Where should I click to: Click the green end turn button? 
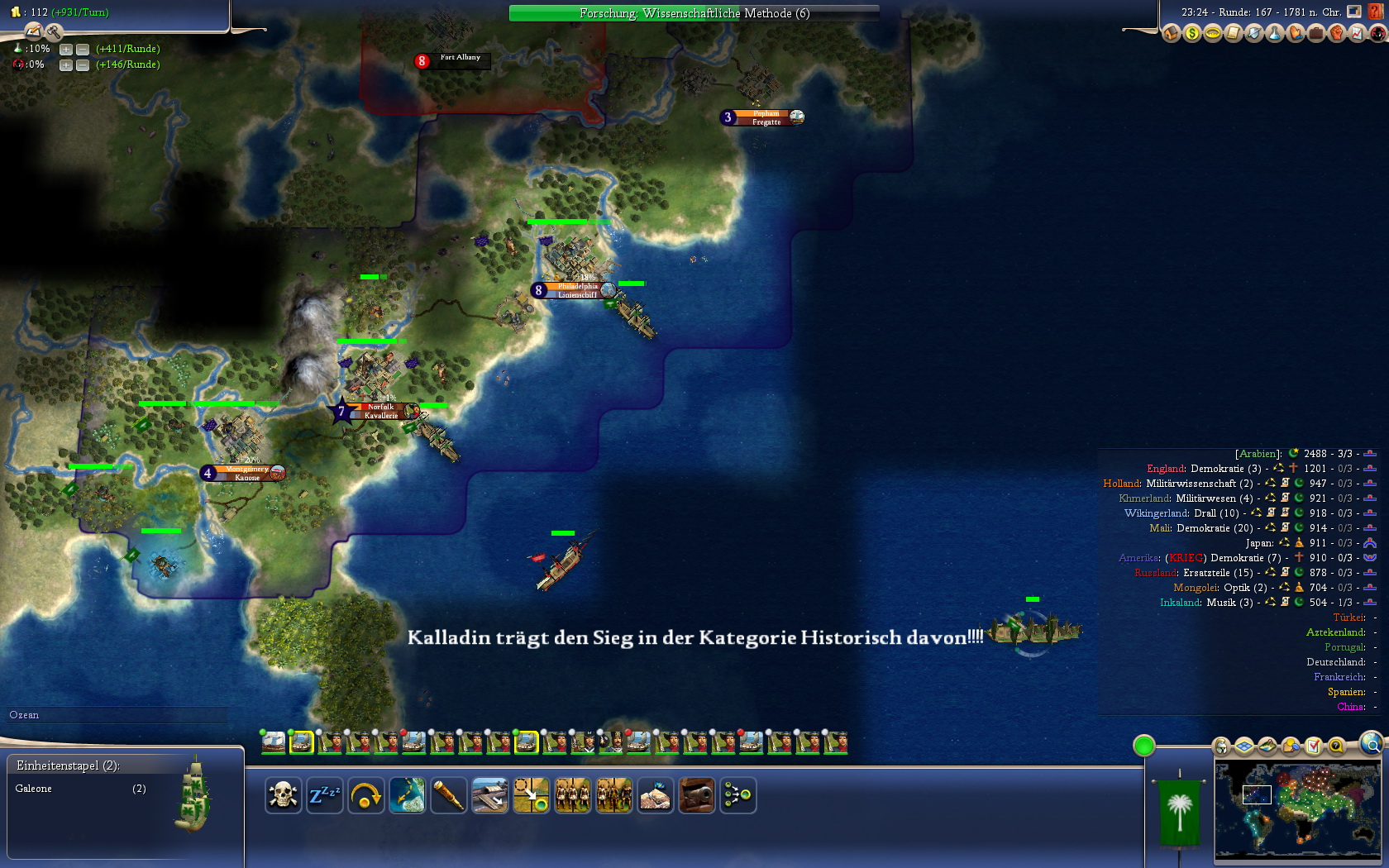(1143, 746)
